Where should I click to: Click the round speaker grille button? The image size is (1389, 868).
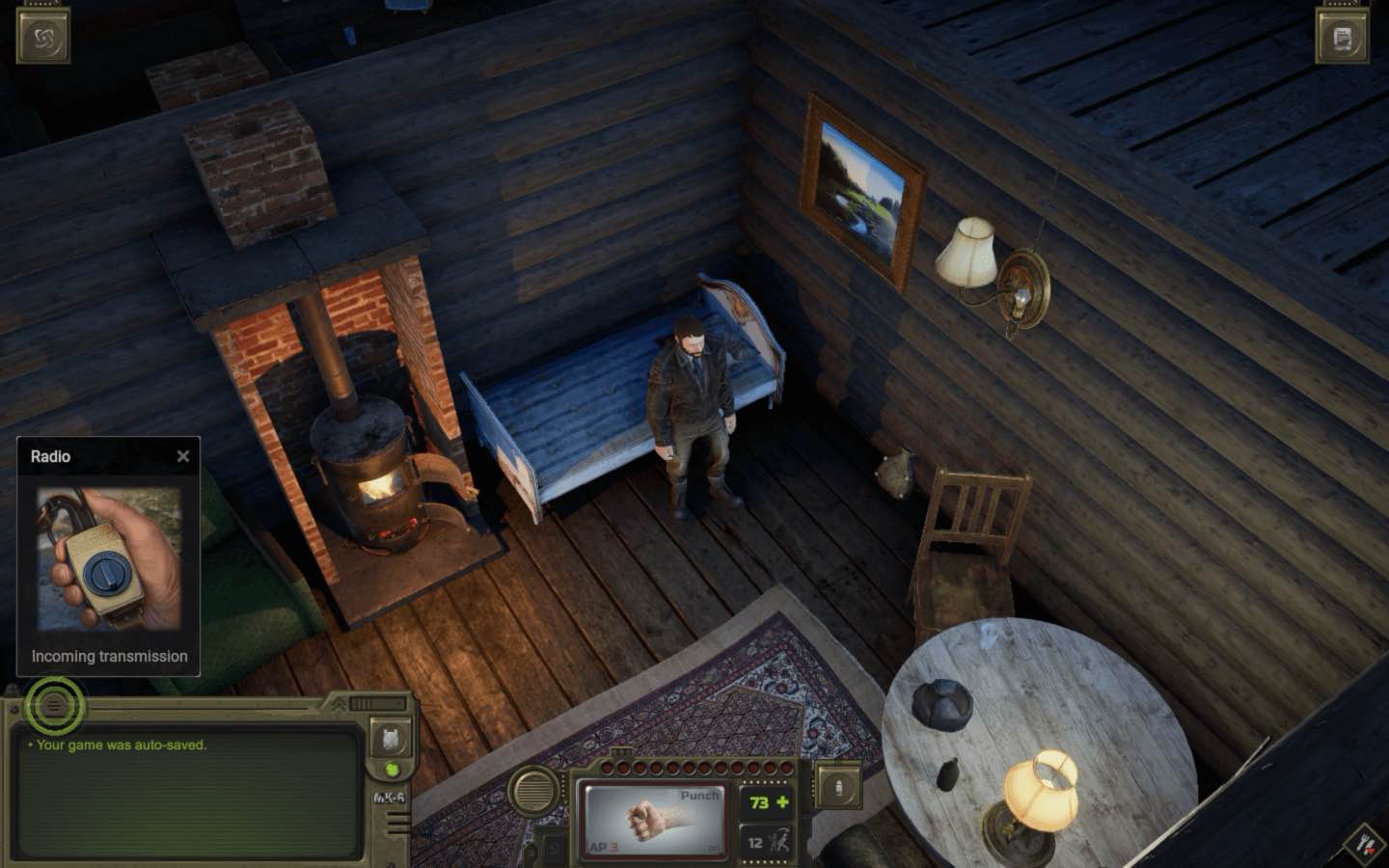point(533,792)
